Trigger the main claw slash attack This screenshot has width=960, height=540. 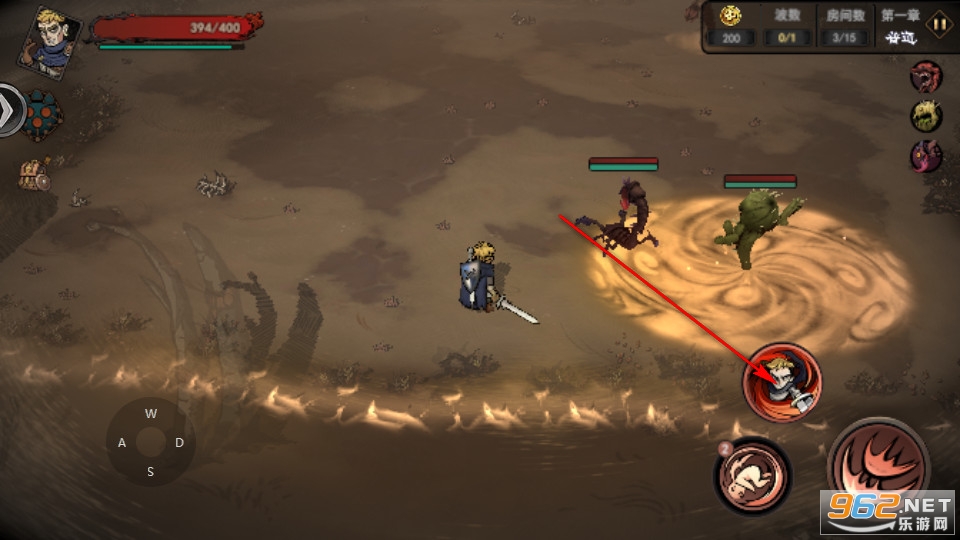coord(878,466)
